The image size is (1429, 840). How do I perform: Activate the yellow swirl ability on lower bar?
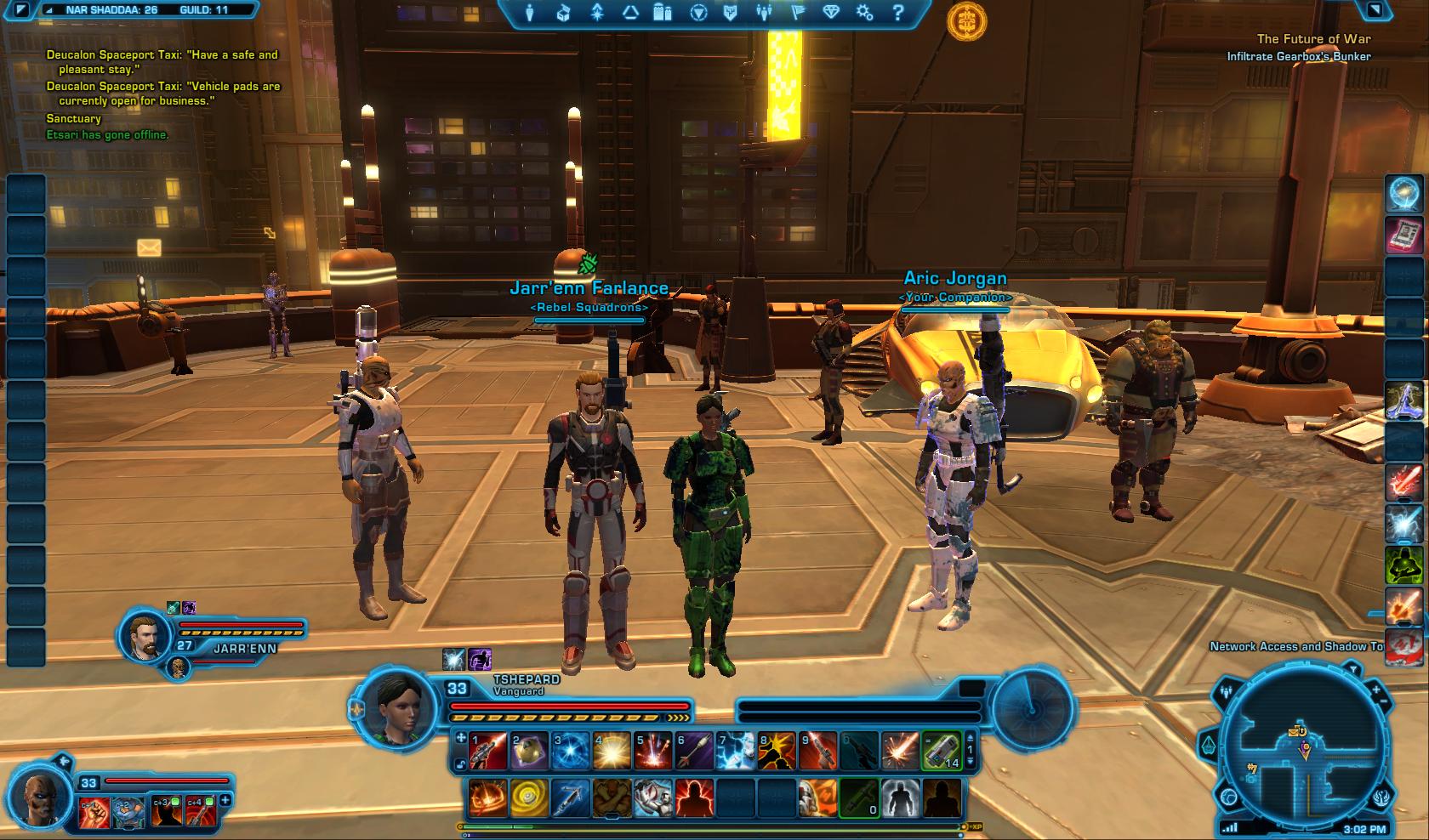528,799
